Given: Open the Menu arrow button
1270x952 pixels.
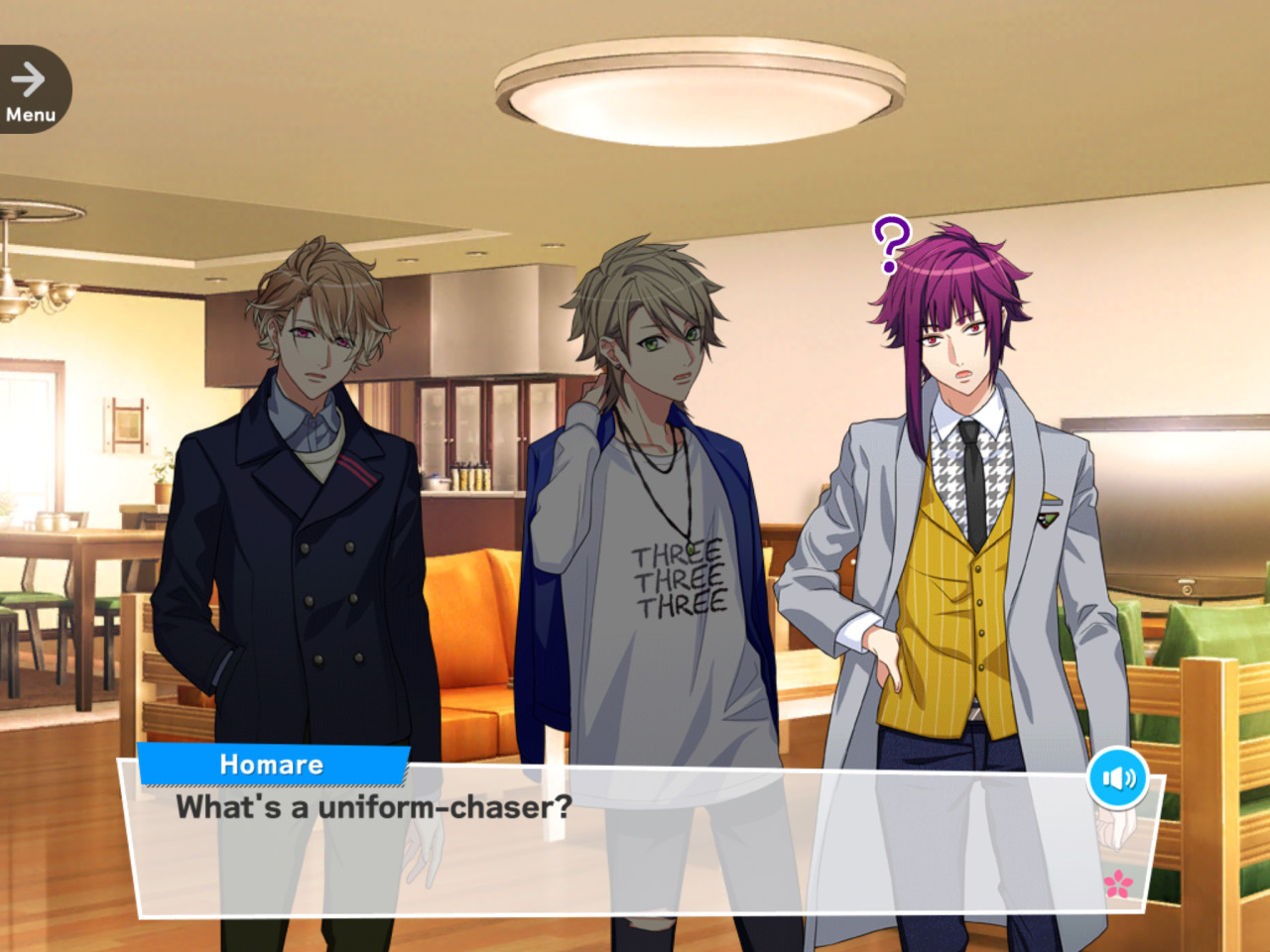Looking at the screenshot, I should pos(31,90).
